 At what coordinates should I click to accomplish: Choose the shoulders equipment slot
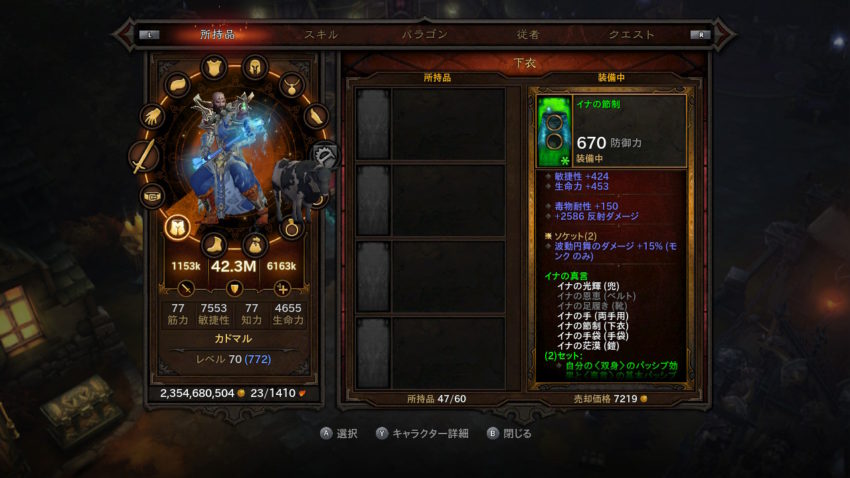178,85
